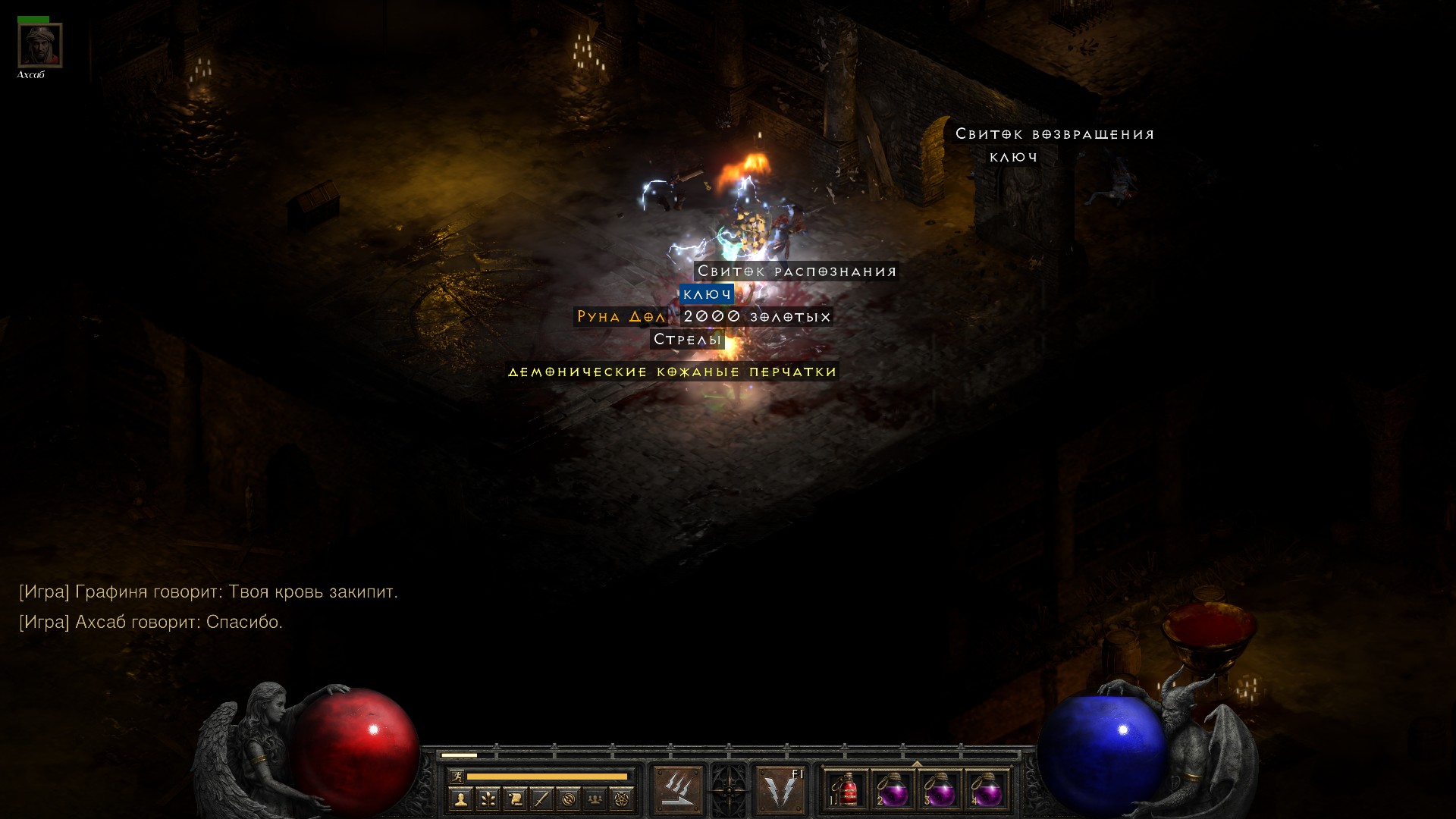Use the purple potion in belt slot 2

coord(893,790)
